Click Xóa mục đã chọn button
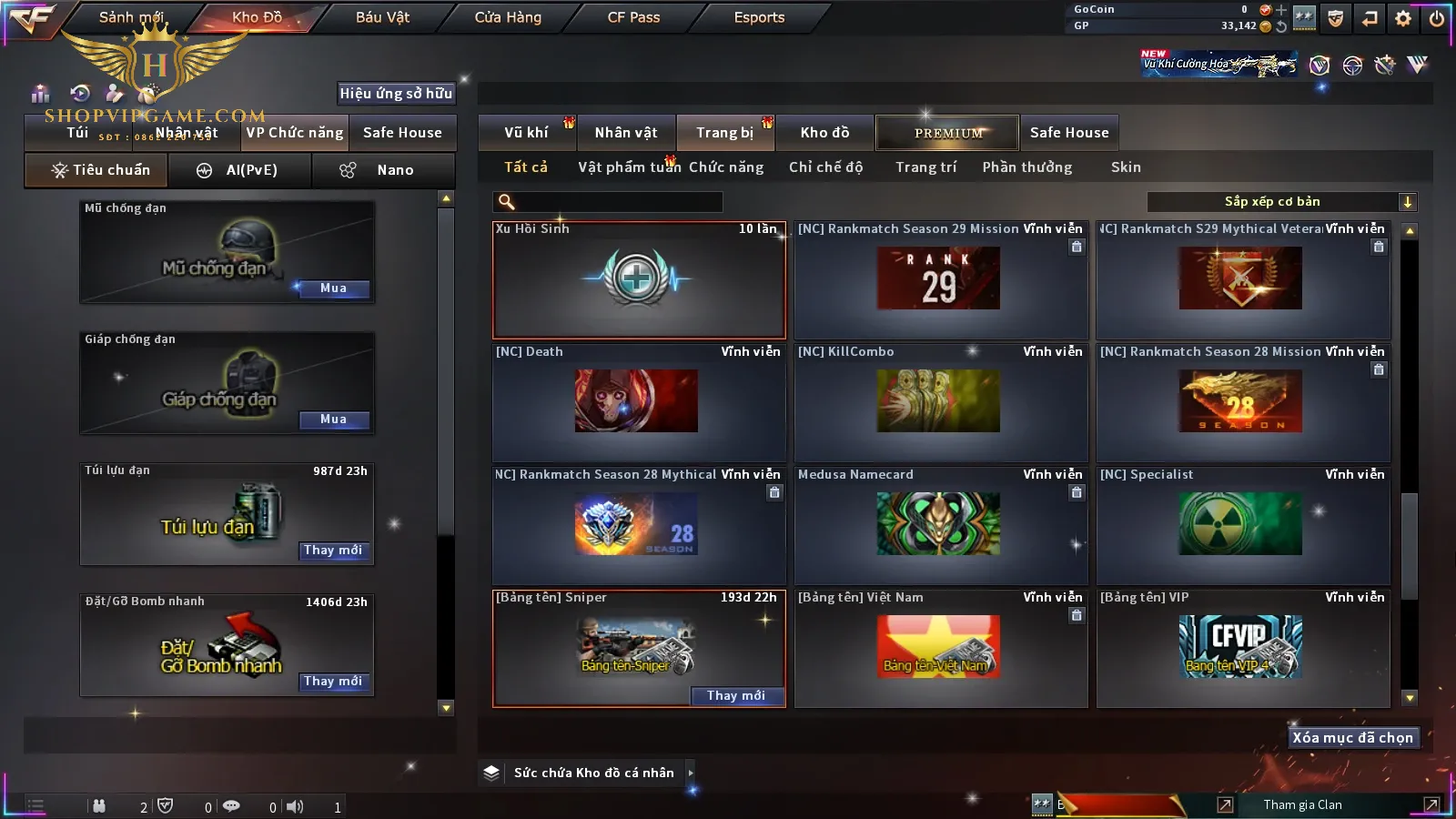This screenshot has height=819, width=1456. point(1352,738)
